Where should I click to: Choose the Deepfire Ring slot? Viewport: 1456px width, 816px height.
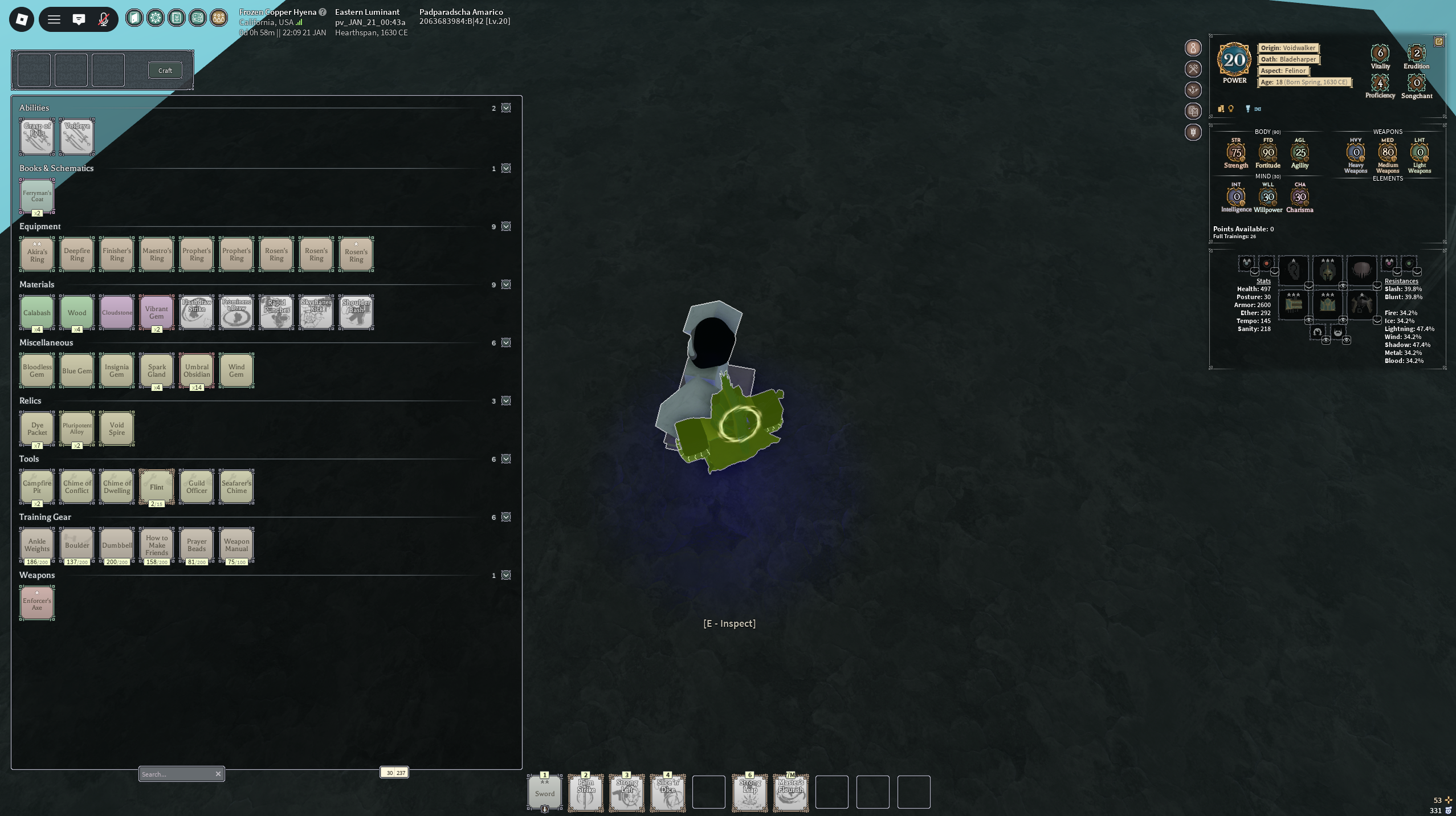tap(77, 255)
